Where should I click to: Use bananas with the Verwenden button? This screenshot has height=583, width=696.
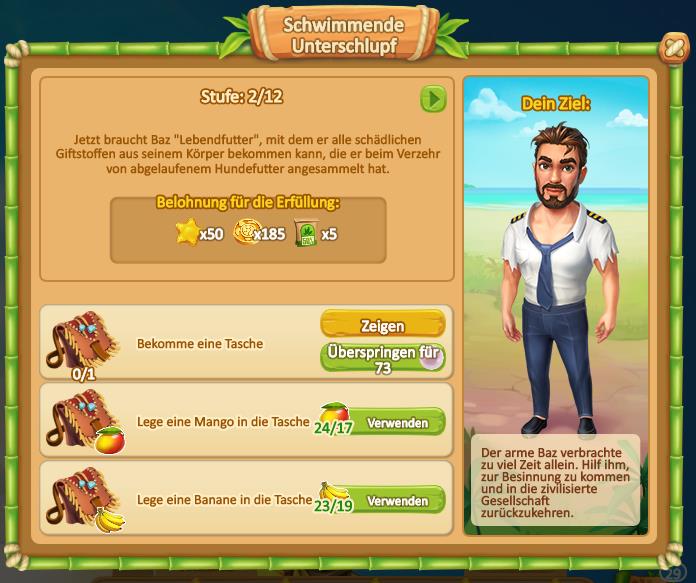pos(397,500)
